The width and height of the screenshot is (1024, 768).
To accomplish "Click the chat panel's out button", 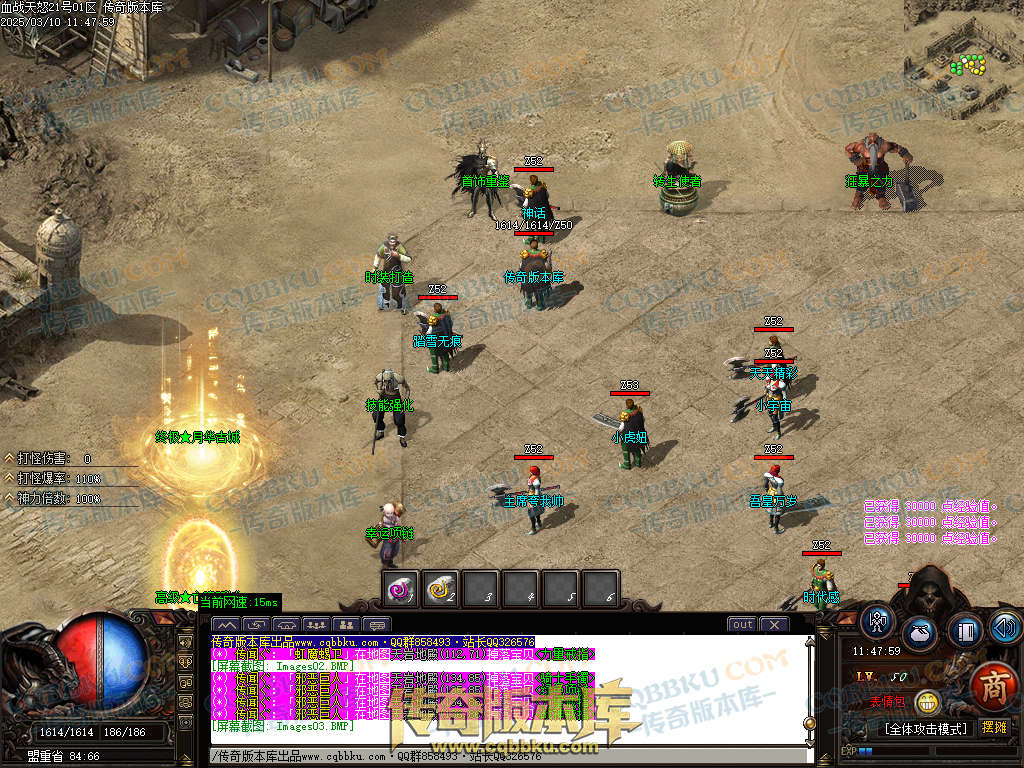I will (742, 624).
